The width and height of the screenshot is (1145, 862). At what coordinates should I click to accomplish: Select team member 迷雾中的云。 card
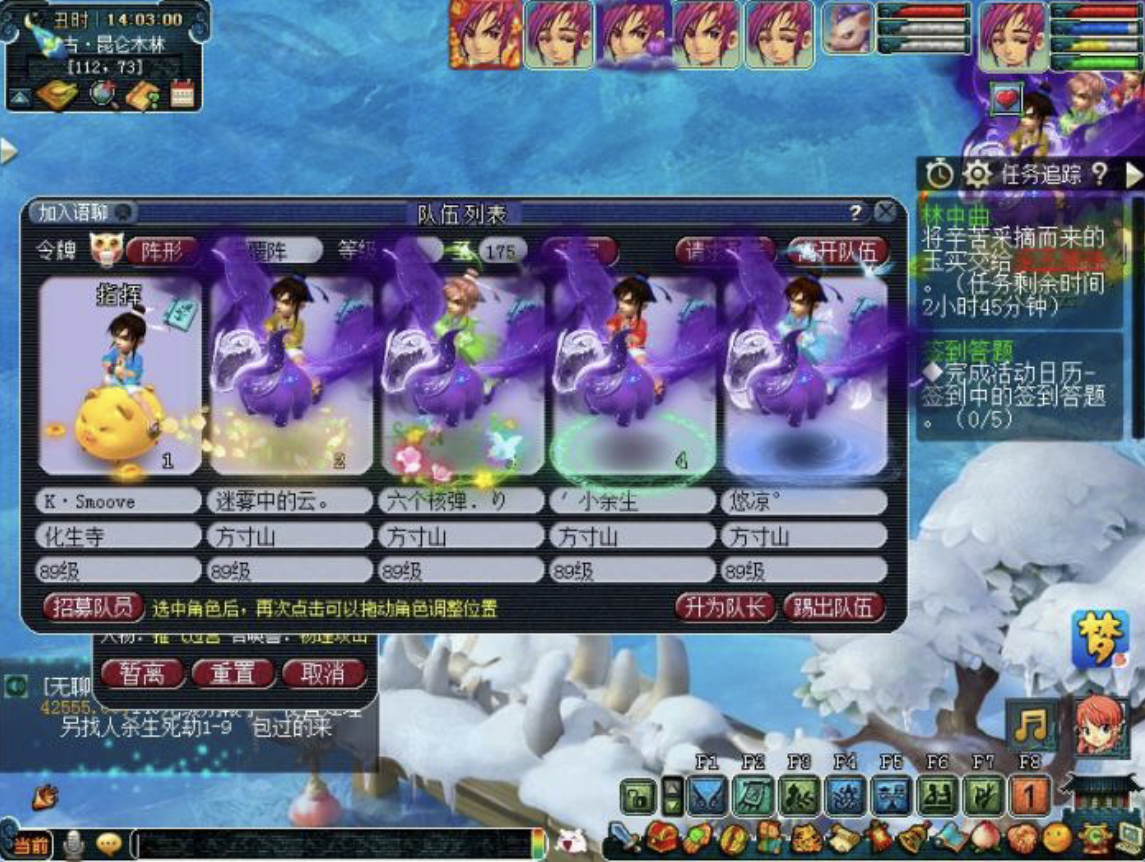292,377
